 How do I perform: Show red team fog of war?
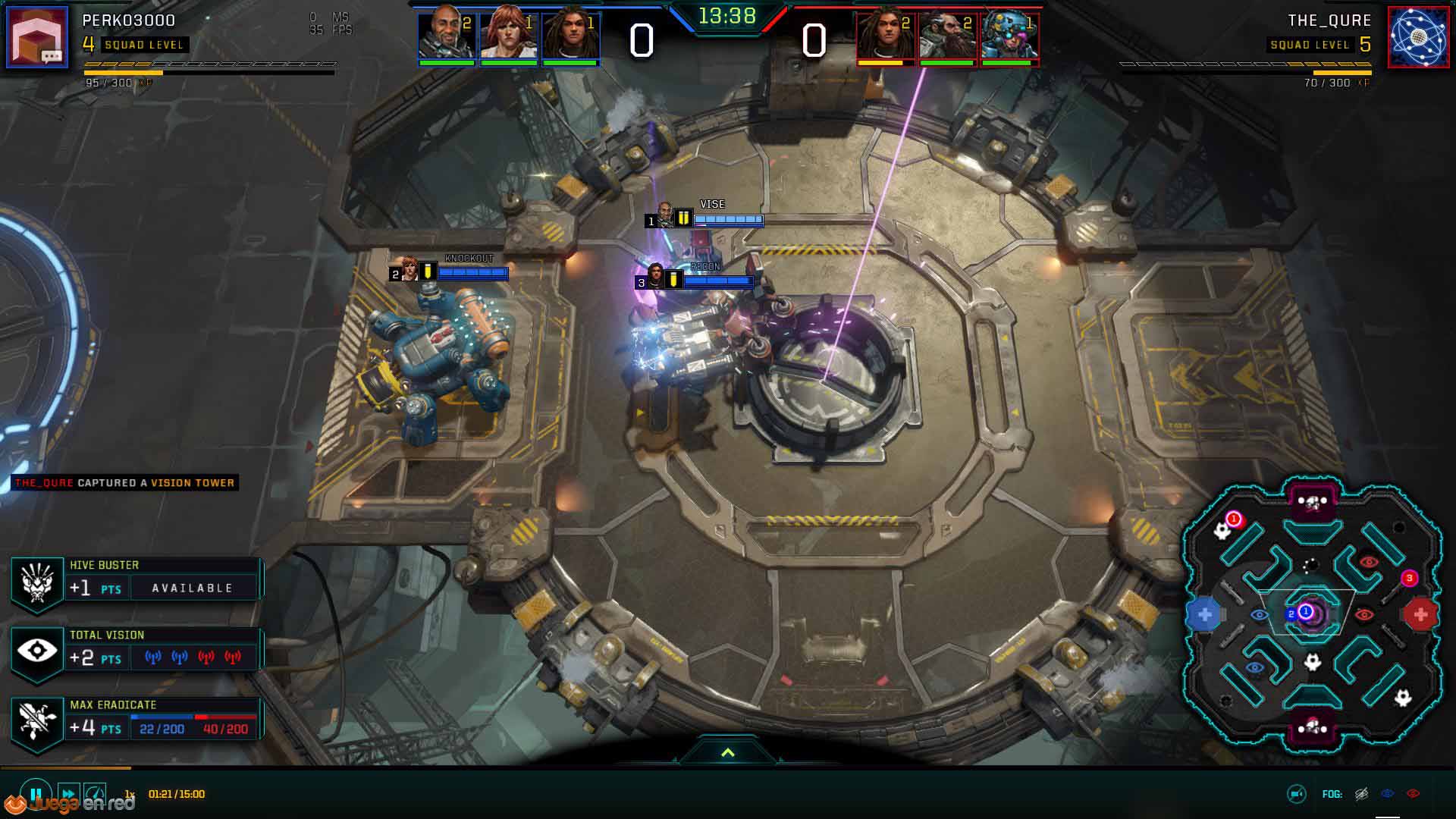point(1413,794)
